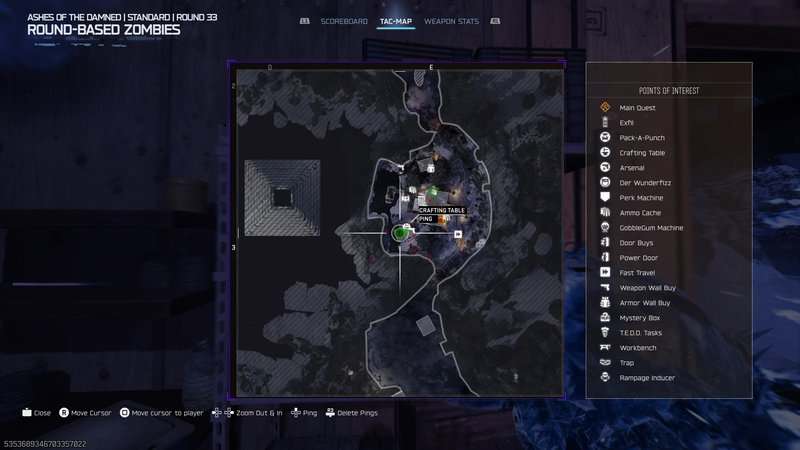Select the Perk Machine legend entry
The height and width of the screenshot is (450, 800).
(x=641, y=197)
